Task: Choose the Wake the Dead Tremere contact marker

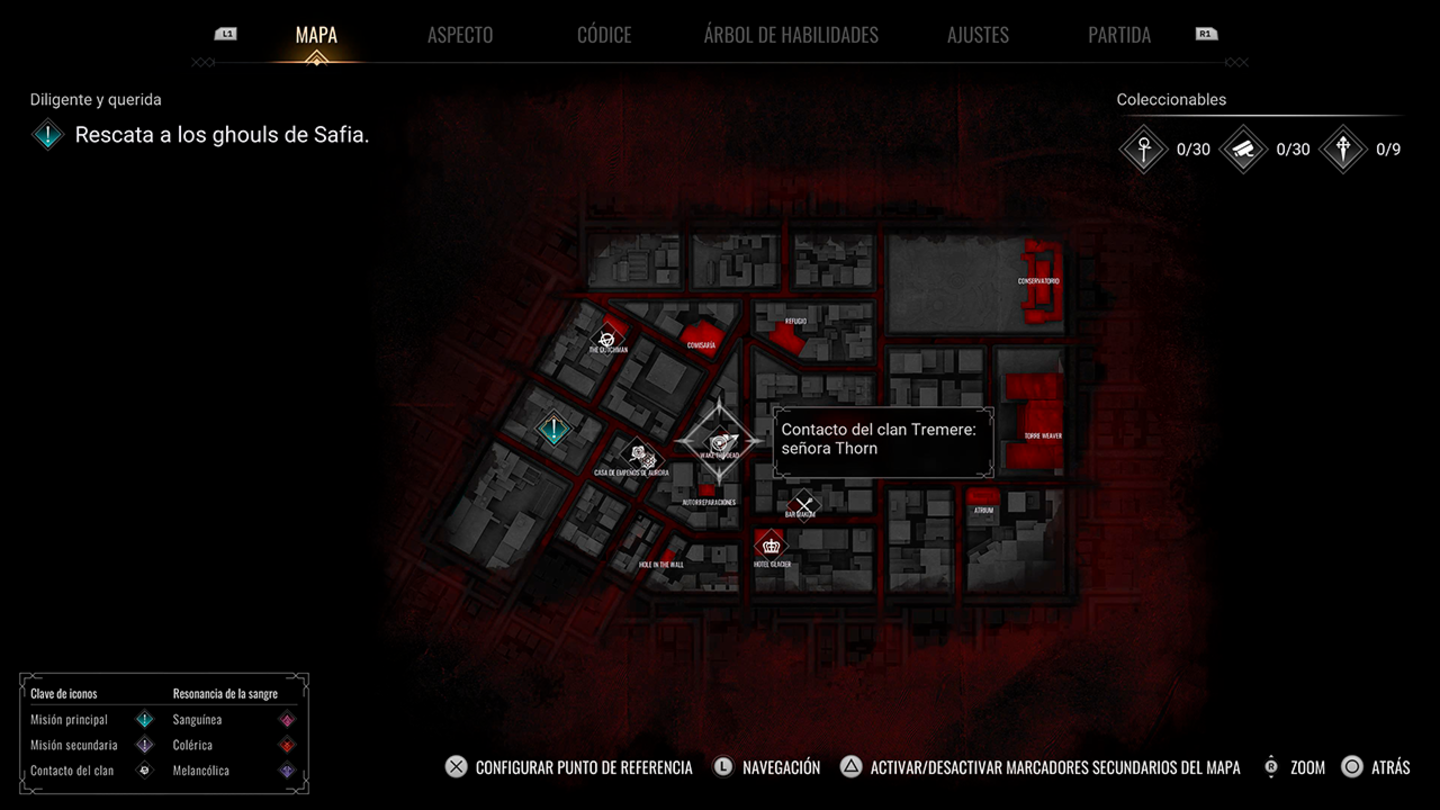Action: click(x=720, y=443)
